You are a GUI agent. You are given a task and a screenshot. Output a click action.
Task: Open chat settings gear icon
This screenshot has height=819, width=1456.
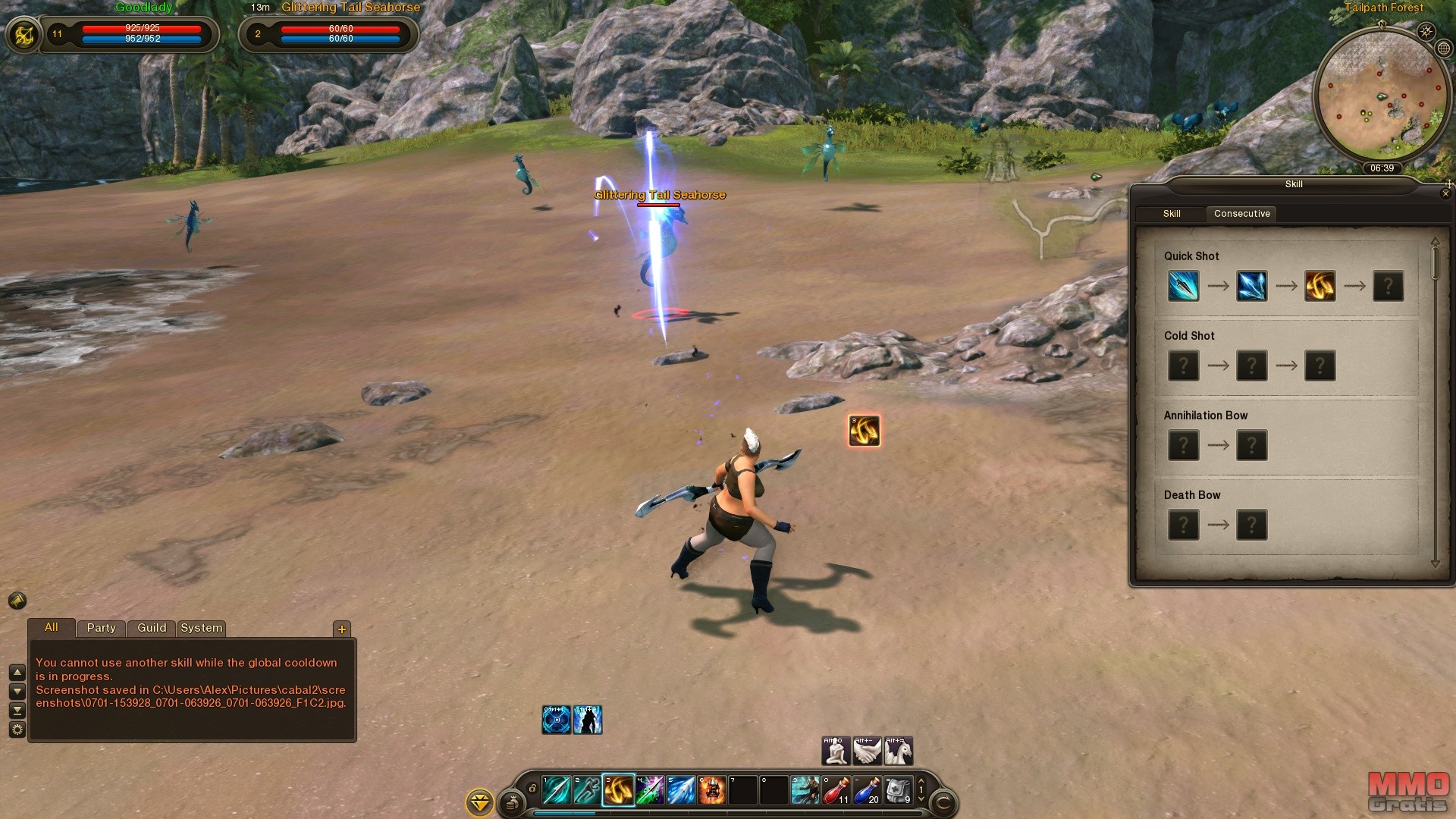(17, 730)
